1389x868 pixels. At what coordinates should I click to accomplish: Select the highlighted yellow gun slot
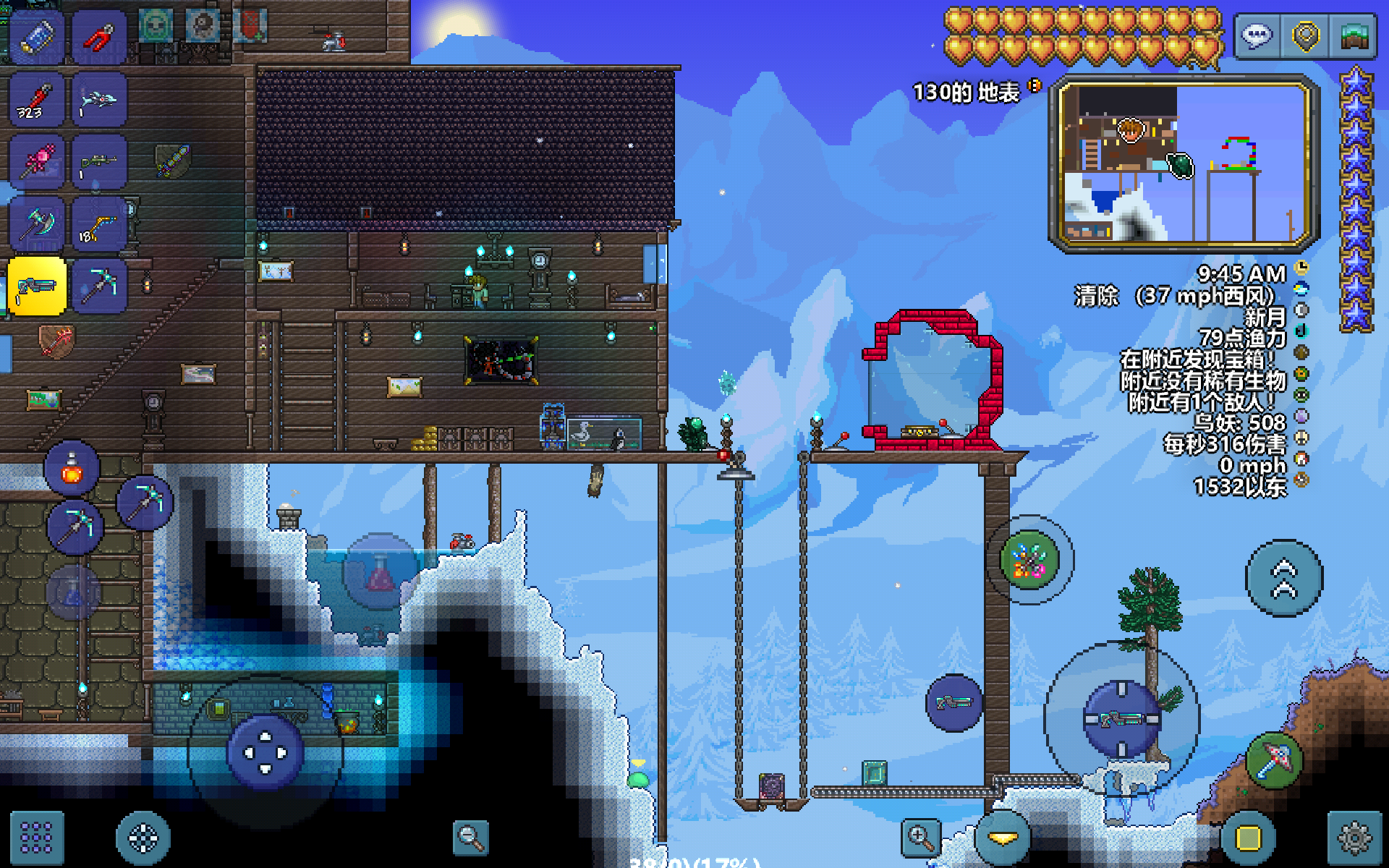click(38, 286)
